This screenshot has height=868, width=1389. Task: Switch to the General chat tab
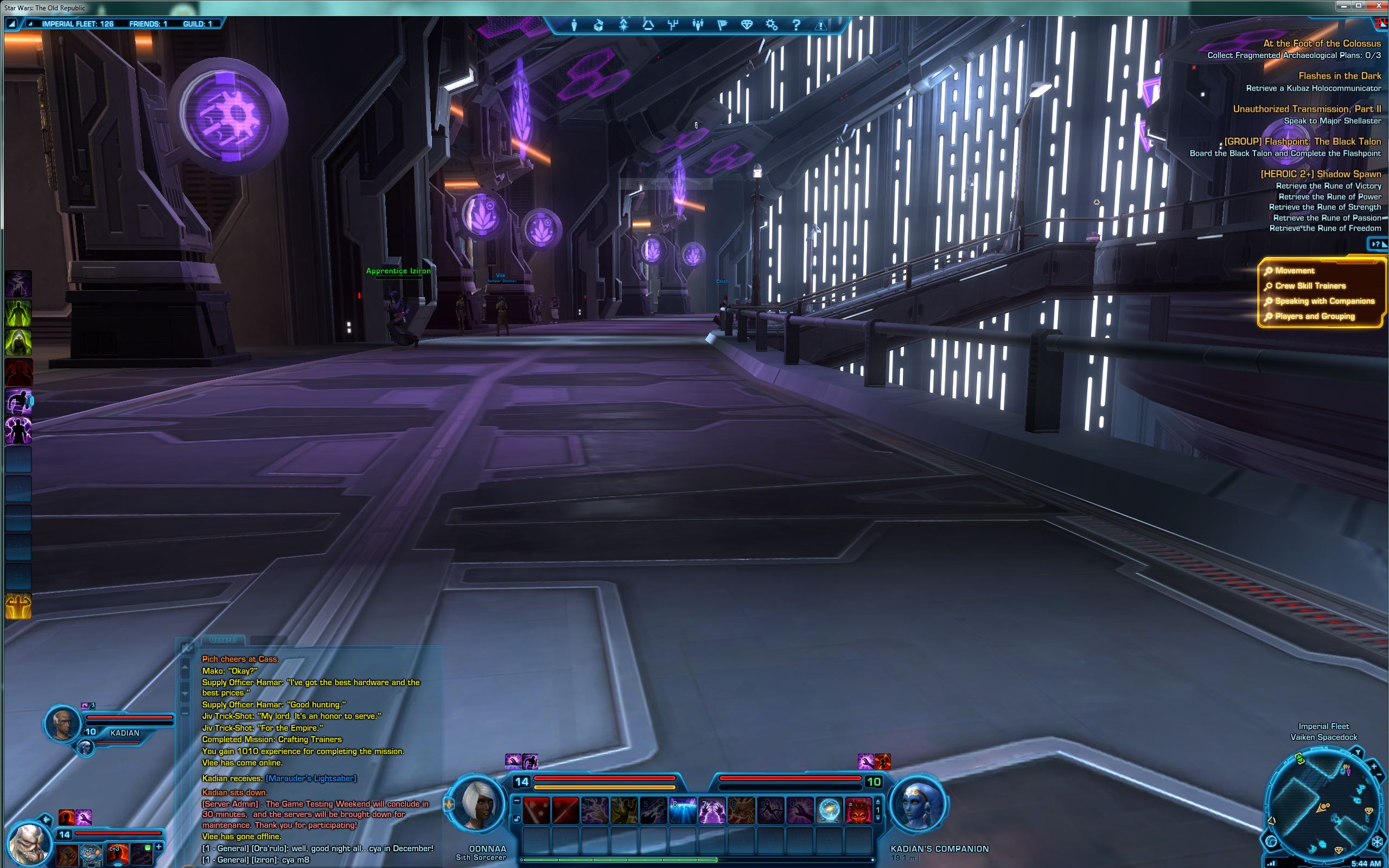[x=222, y=640]
